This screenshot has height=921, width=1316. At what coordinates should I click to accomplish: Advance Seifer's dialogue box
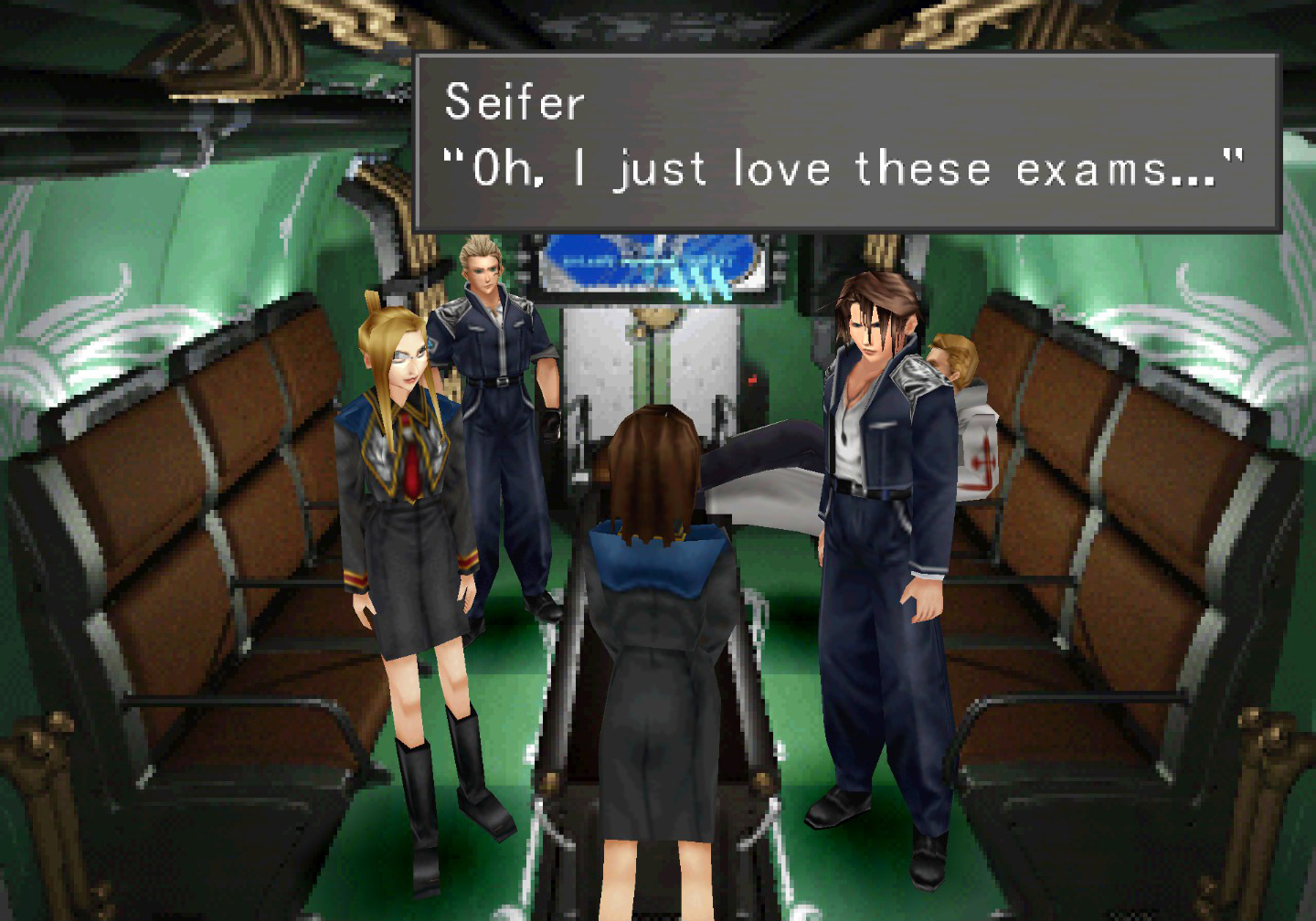pos(845,142)
